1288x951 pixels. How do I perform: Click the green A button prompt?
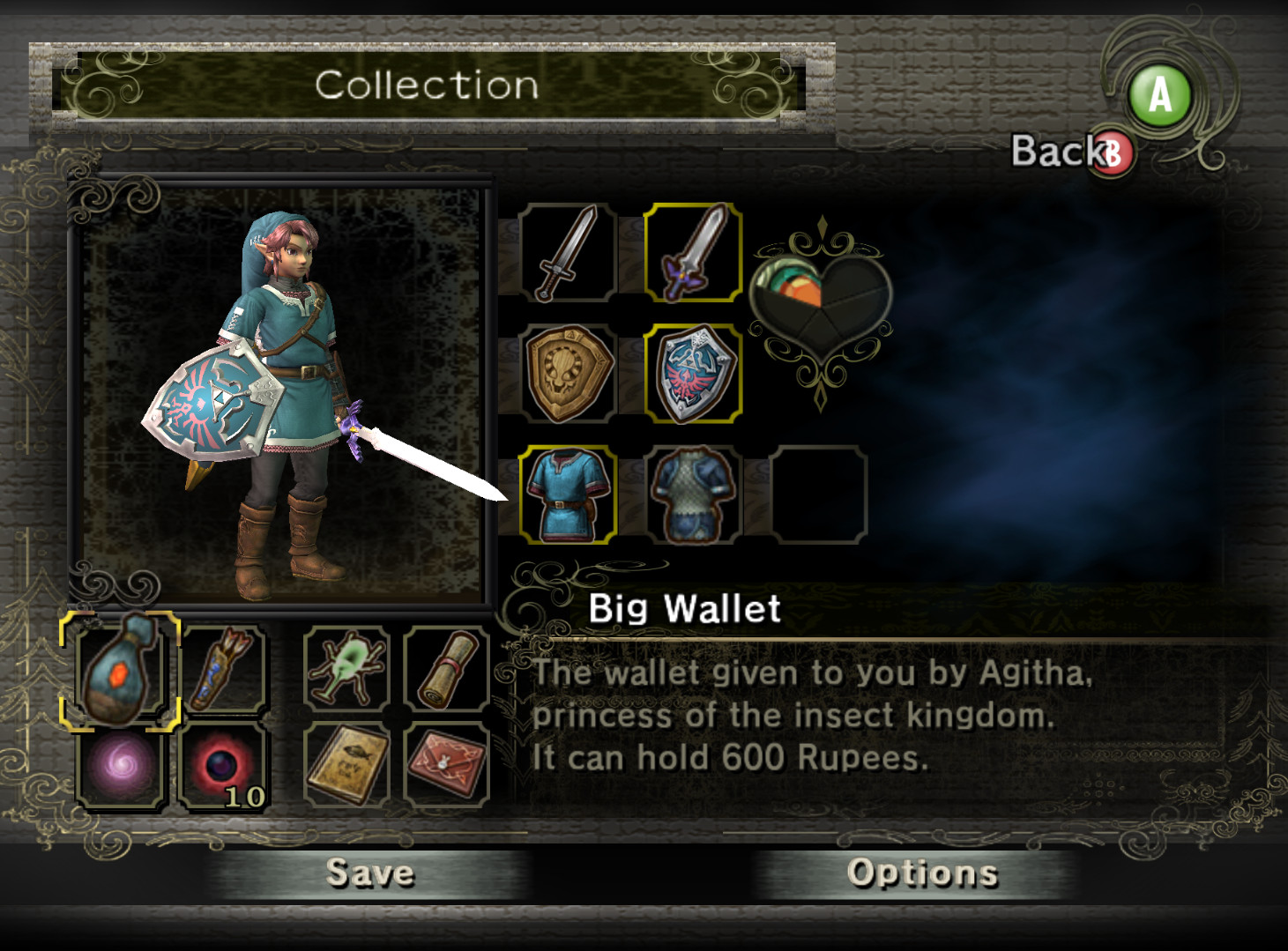point(1159,94)
